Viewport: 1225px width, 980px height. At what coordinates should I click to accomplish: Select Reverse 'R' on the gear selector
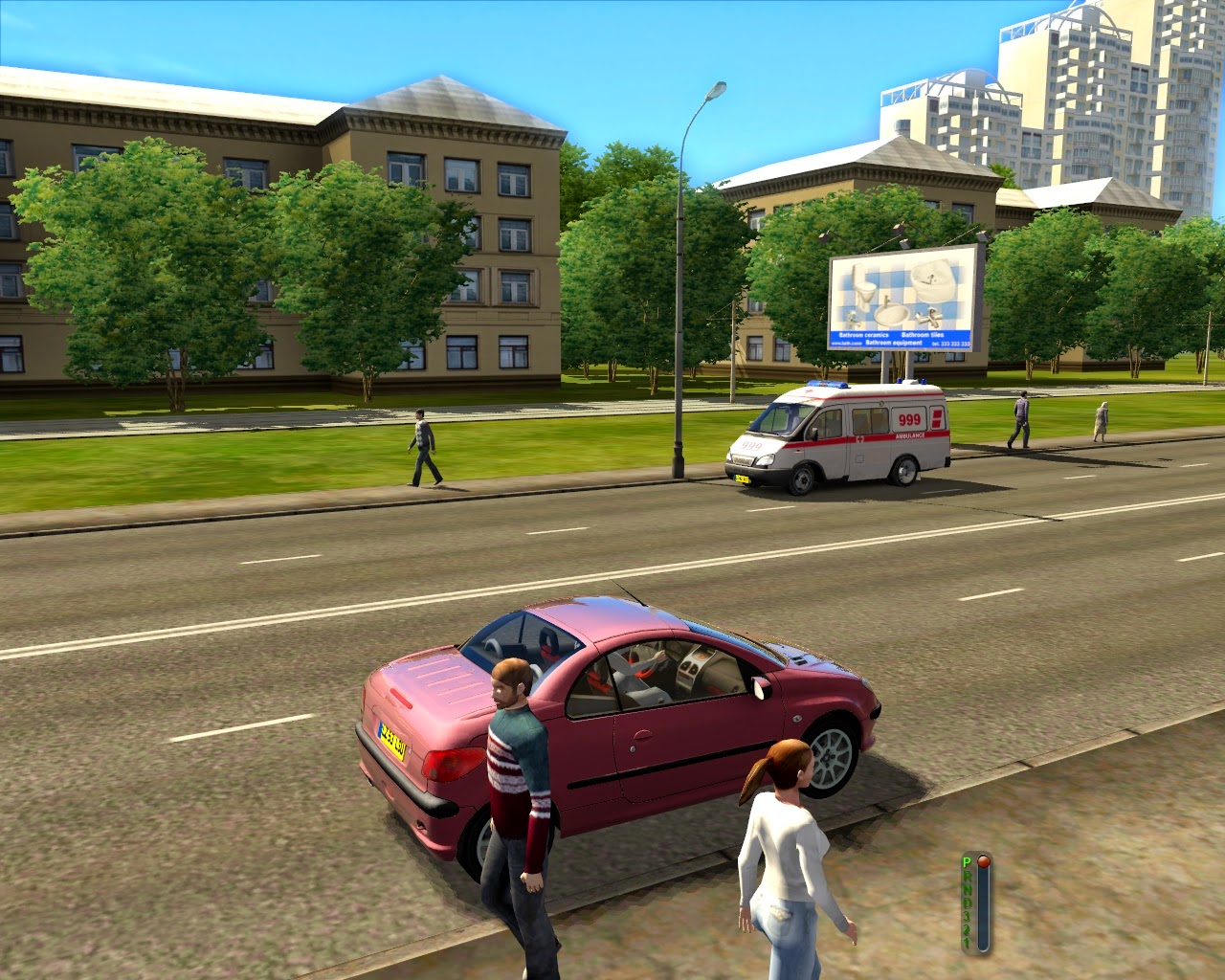(968, 876)
